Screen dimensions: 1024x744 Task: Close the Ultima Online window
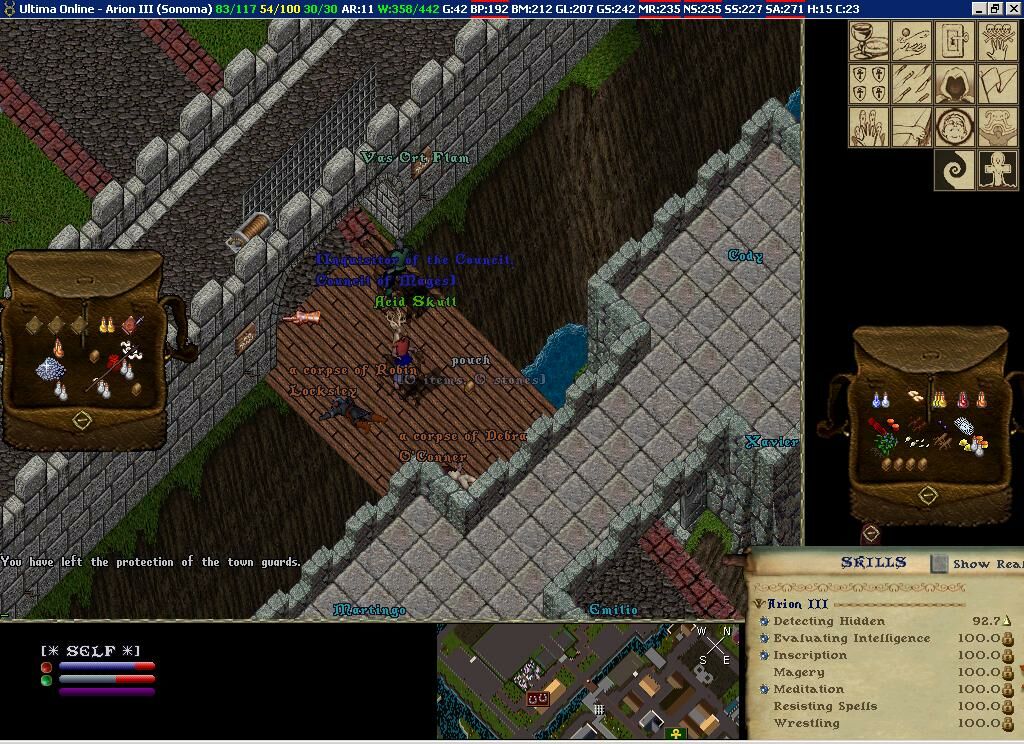tap(1013, 8)
